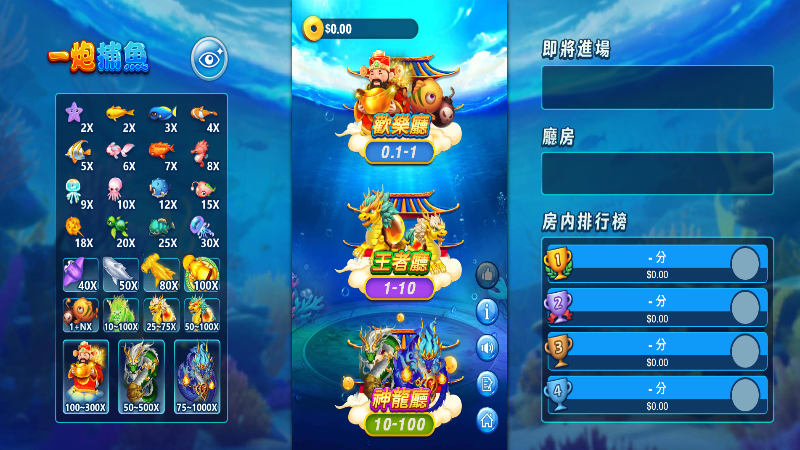Viewport: 800px width, 450px height.
Task: Open the records document button
Action: (488, 382)
